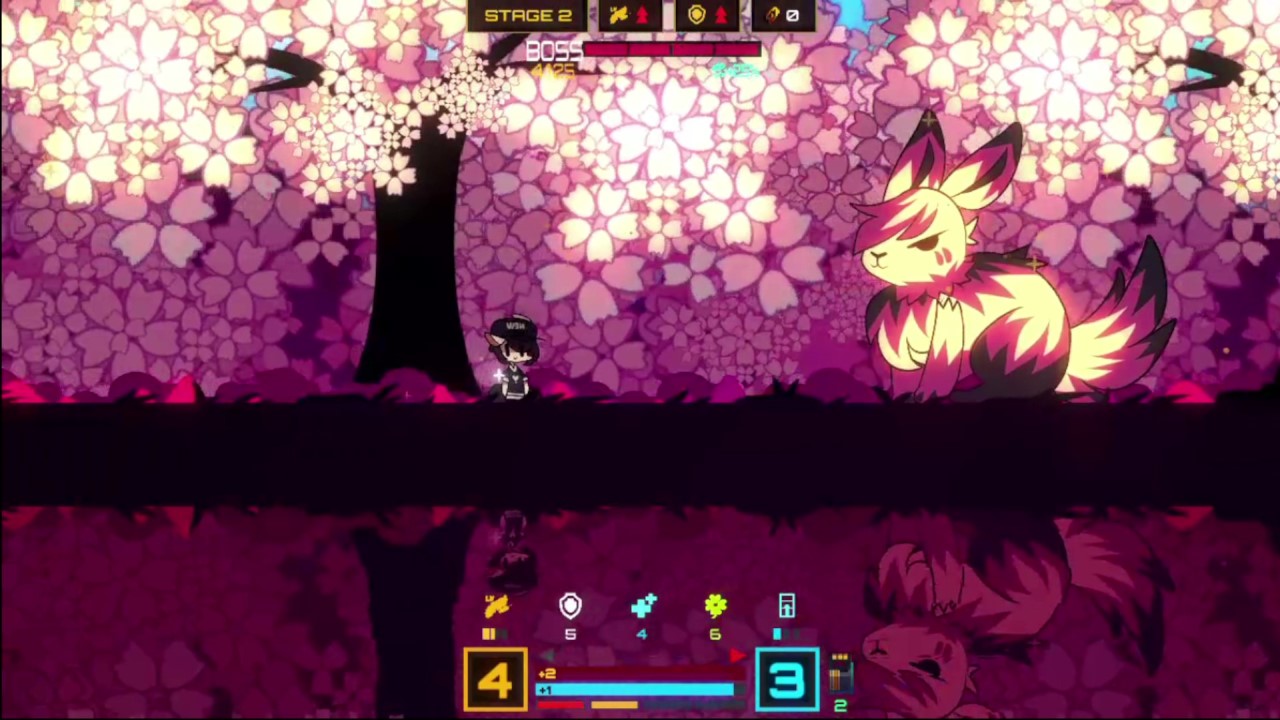The width and height of the screenshot is (1280, 720).
Task: Expand the green left chevron above the XP bar
Action: [545, 654]
